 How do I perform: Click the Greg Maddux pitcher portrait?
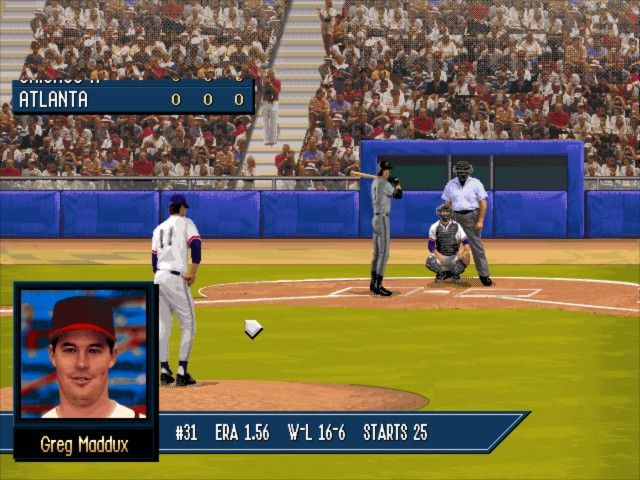[x=84, y=353]
